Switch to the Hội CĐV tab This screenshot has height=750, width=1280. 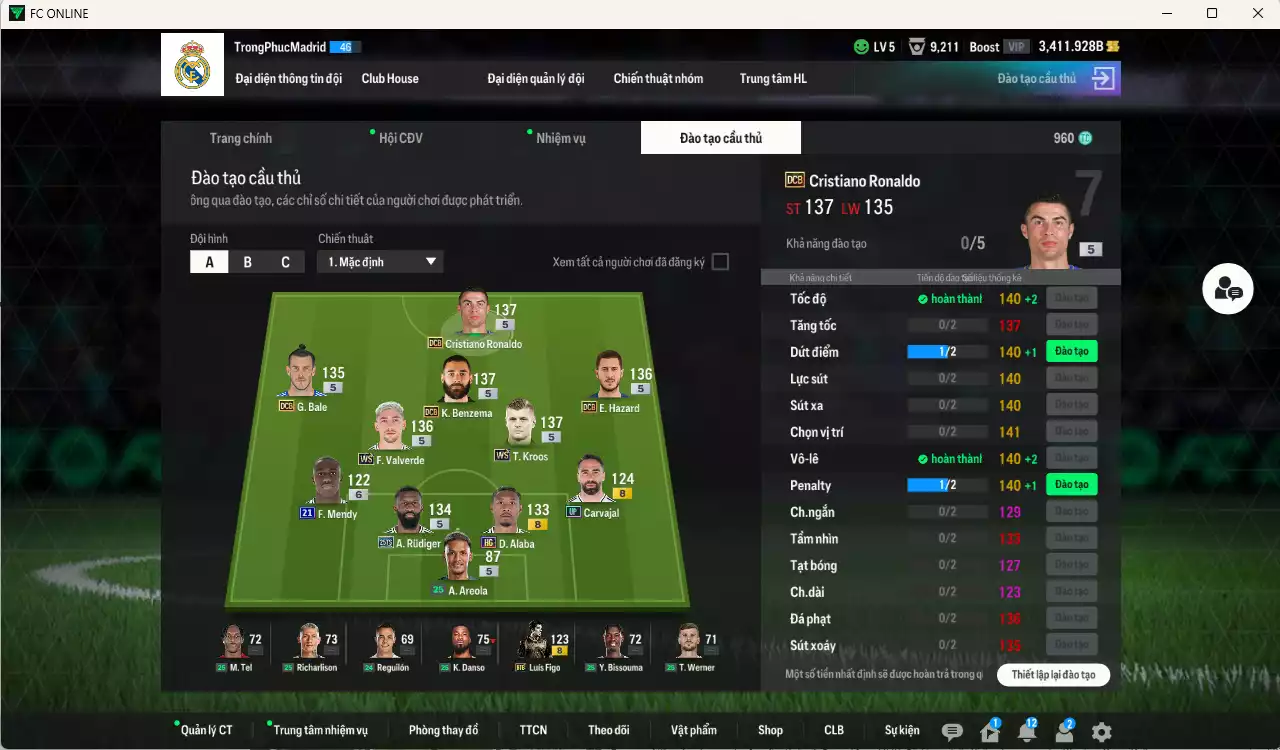[x=400, y=137]
